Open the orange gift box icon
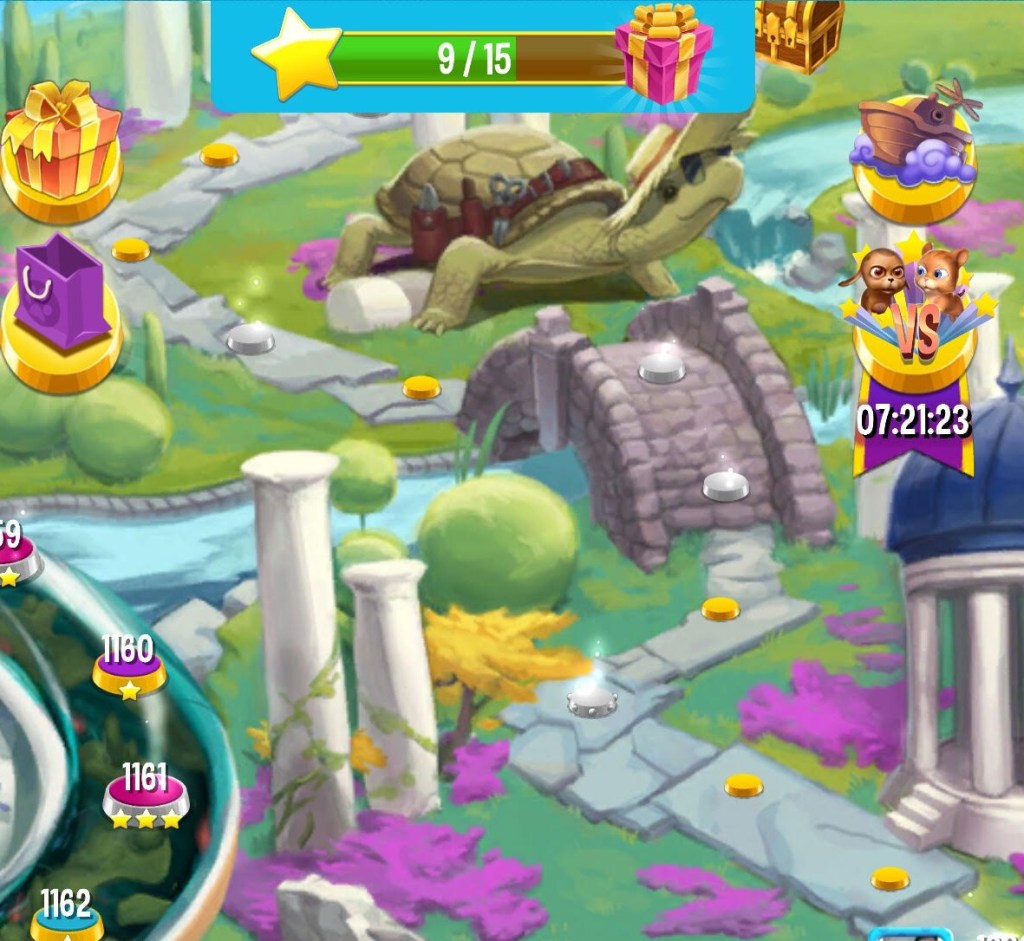 coord(60,145)
